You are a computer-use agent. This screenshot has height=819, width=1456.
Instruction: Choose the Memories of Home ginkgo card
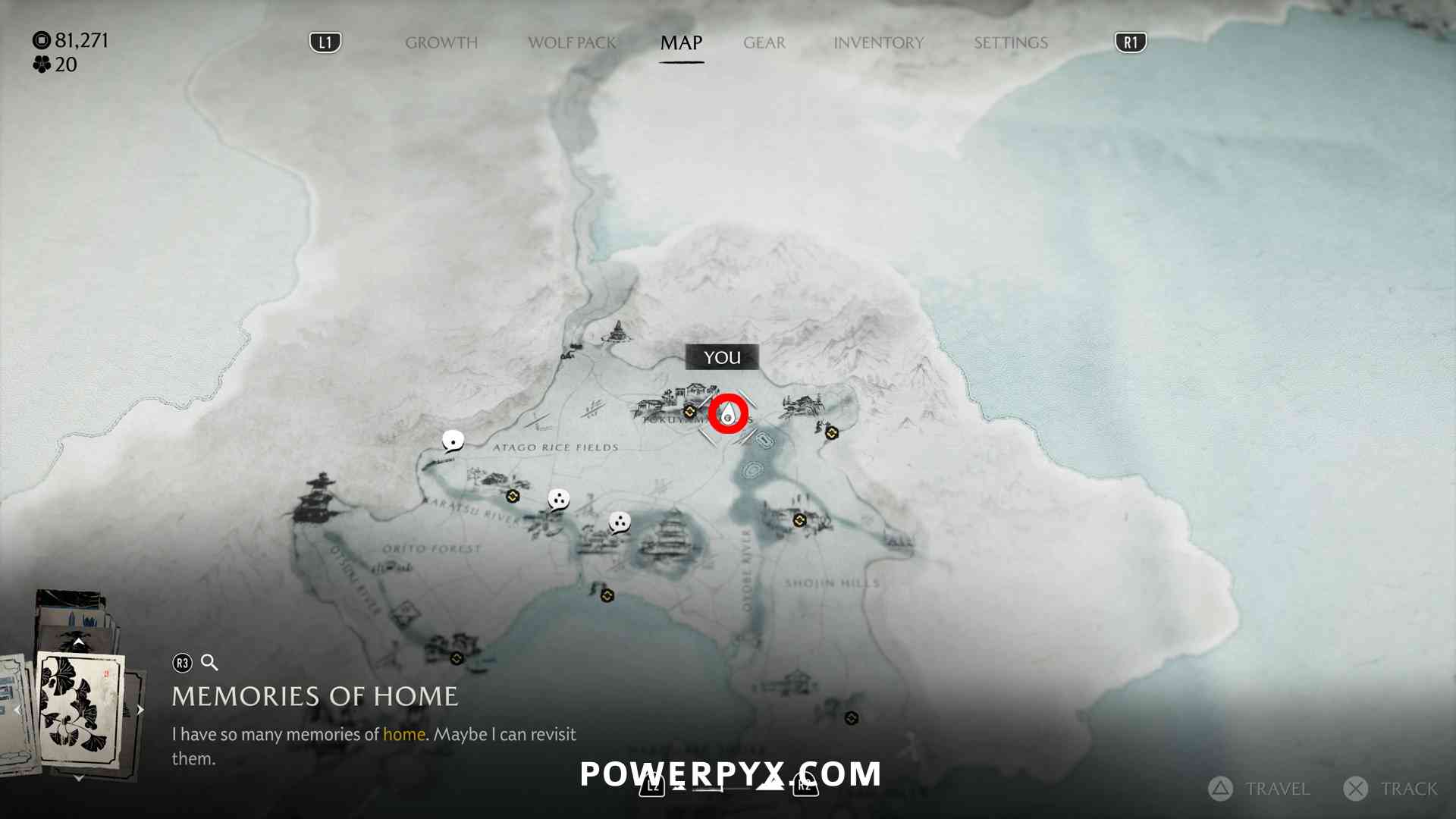80,709
